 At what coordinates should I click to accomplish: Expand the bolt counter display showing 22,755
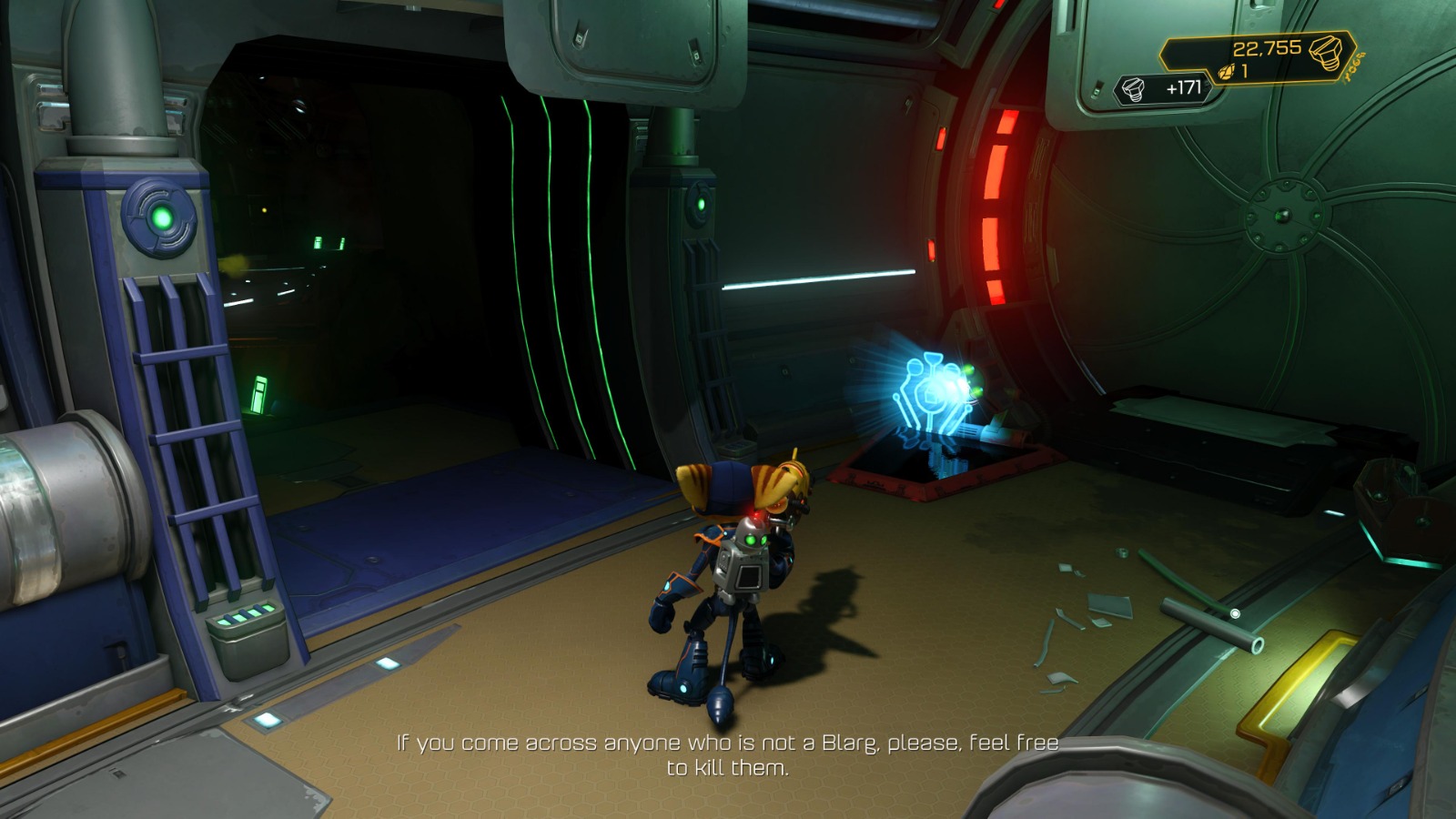click(1265, 50)
